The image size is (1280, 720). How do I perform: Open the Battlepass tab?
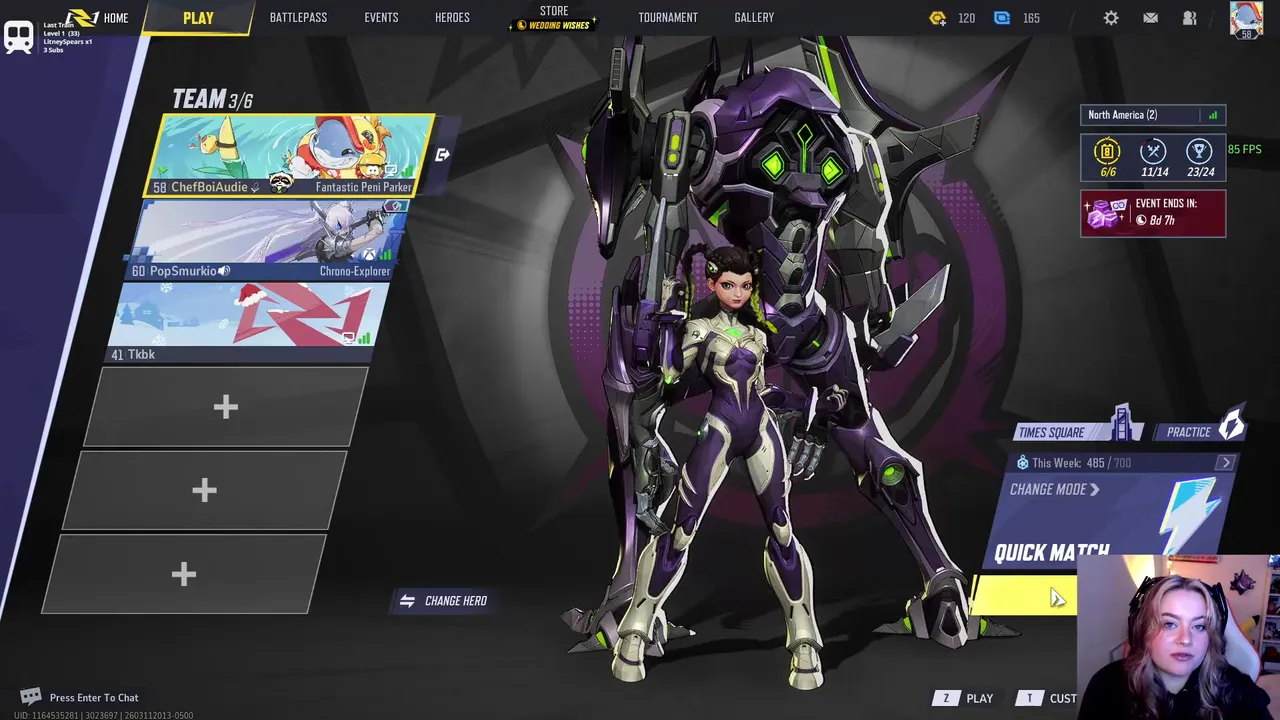[298, 18]
